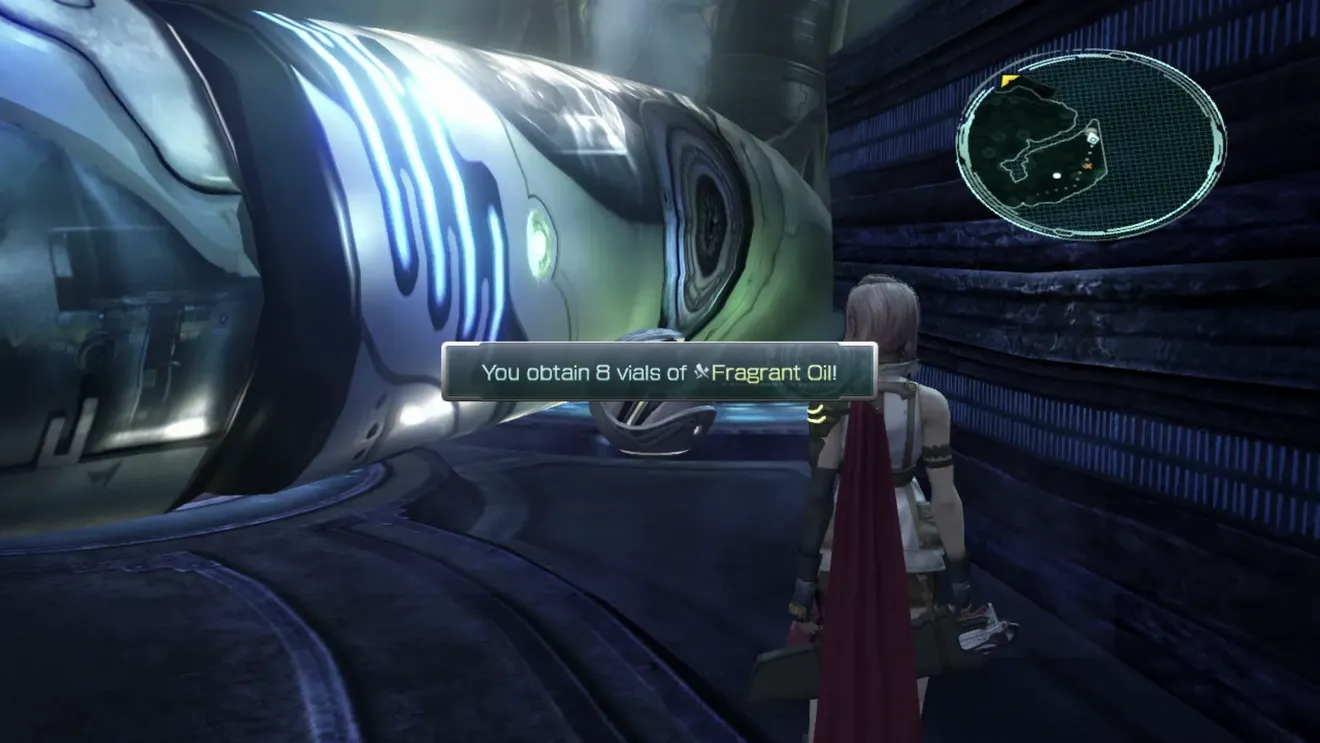The width and height of the screenshot is (1320, 743).
Task: Dismiss the Fragrant Oil obtained message
Action: (659, 372)
